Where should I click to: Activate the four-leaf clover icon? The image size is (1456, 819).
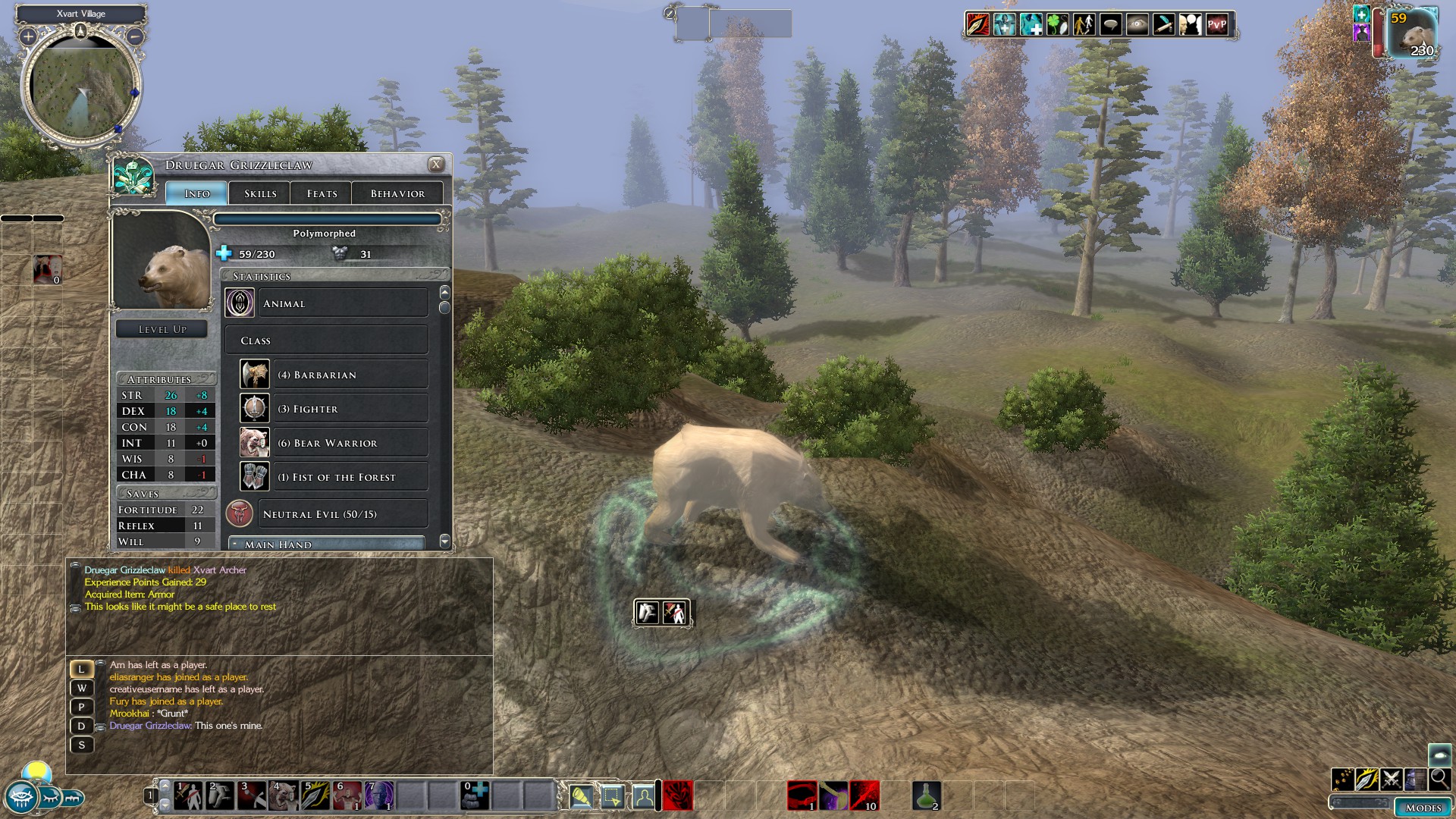1057,24
